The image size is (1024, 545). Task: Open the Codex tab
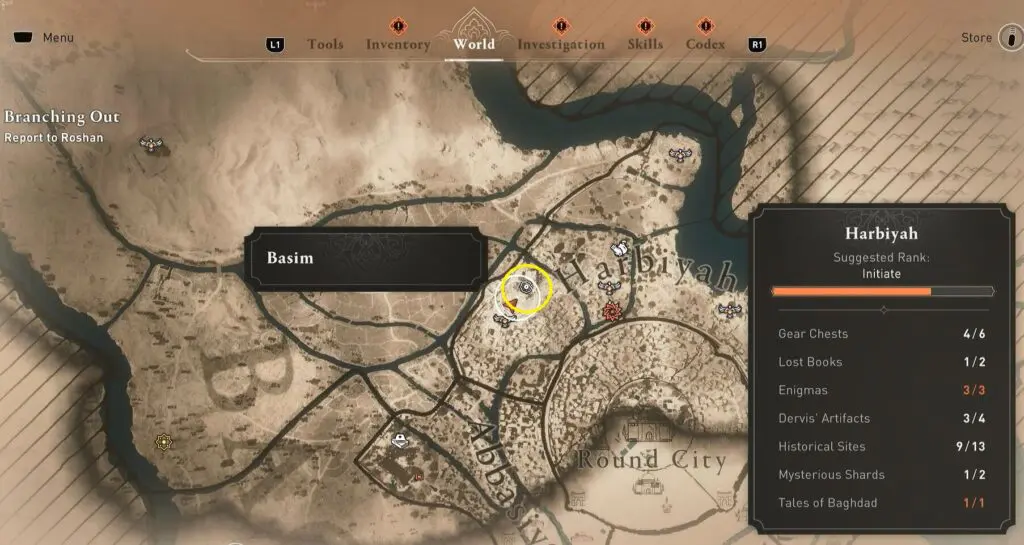pos(705,44)
